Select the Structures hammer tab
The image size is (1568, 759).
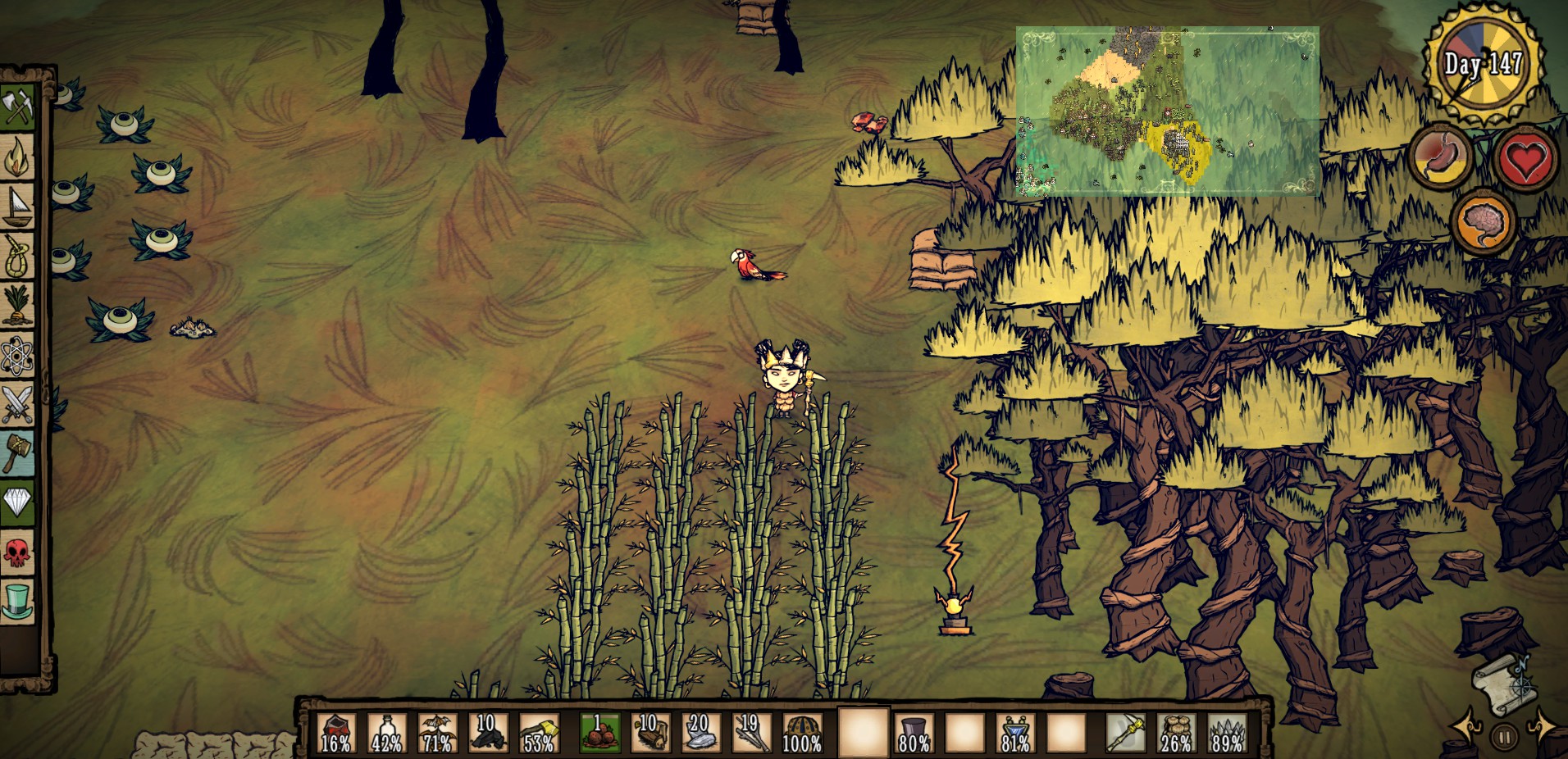pyautogui.click(x=18, y=453)
